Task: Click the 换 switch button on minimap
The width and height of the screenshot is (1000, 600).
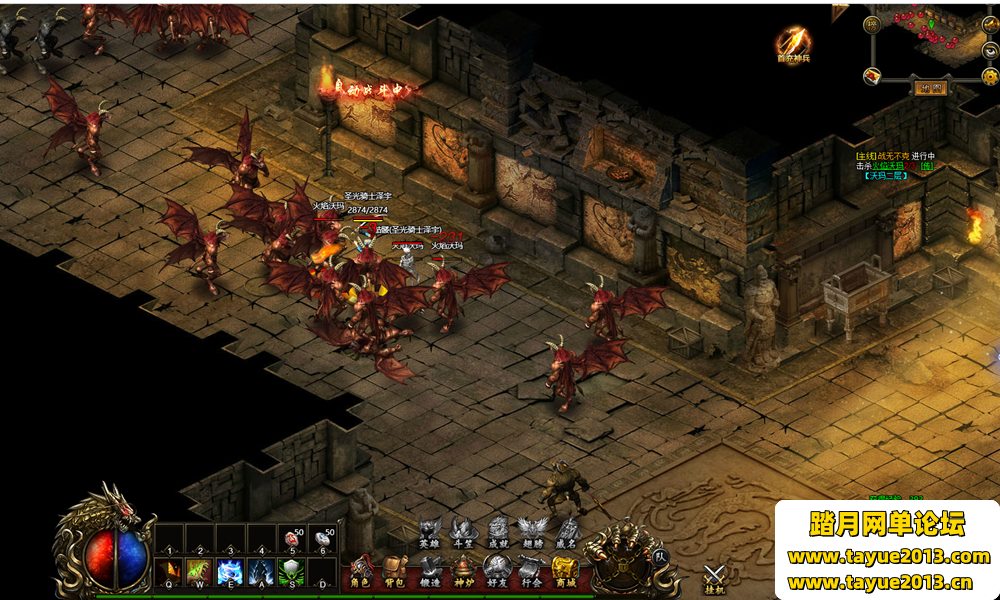Action: pos(871,23)
